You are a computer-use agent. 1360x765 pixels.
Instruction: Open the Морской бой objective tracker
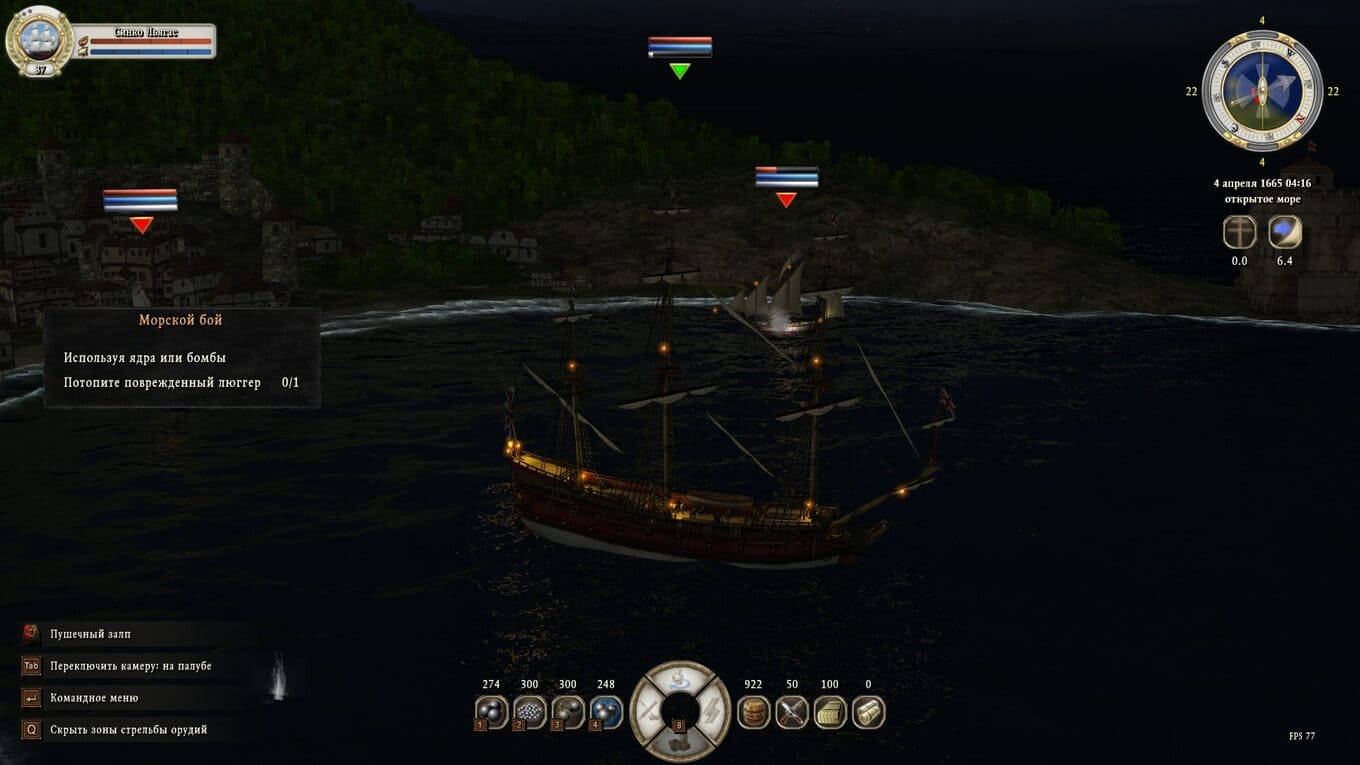[x=181, y=358]
